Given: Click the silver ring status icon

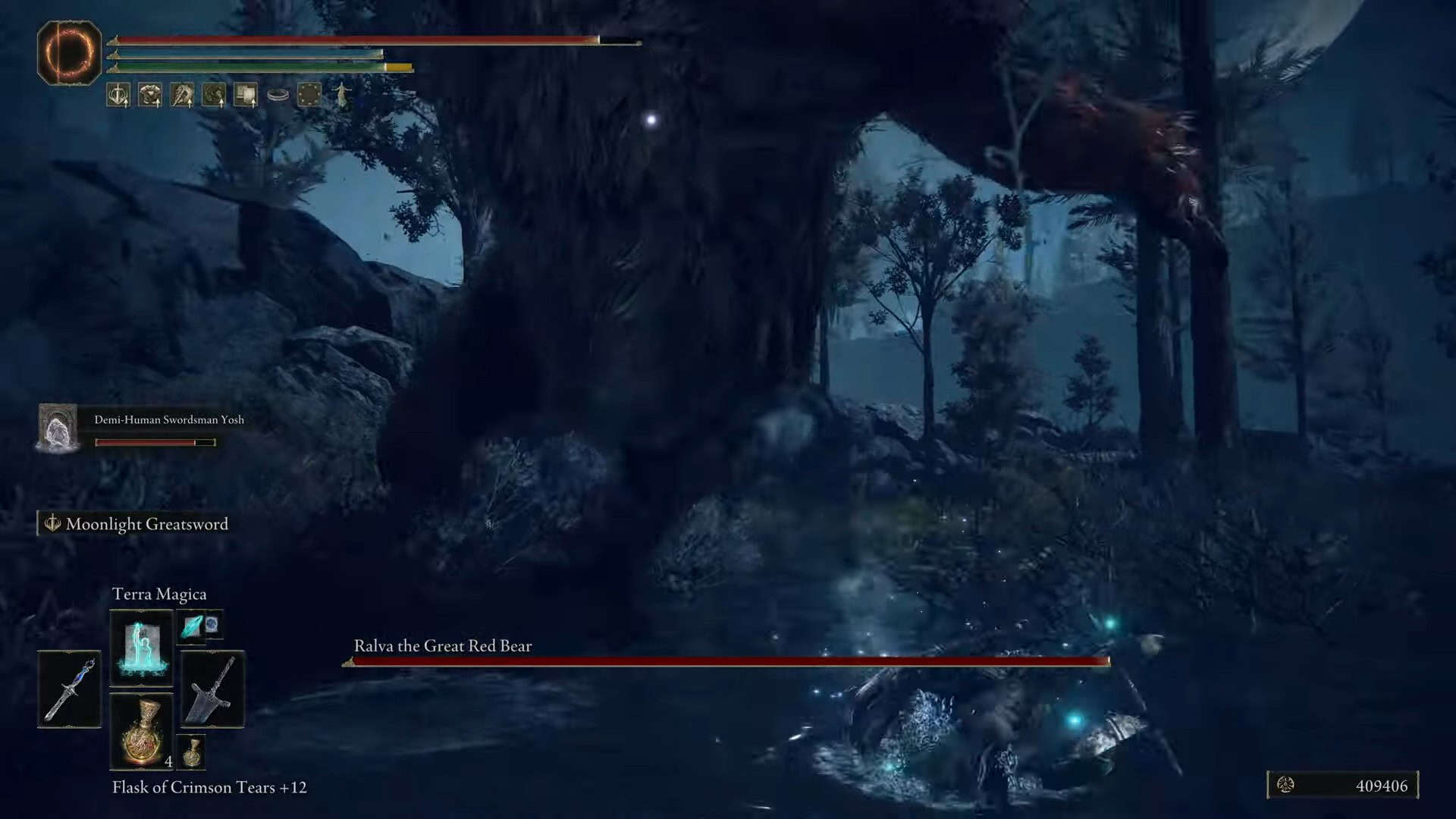Looking at the screenshot, I should 278,96.
